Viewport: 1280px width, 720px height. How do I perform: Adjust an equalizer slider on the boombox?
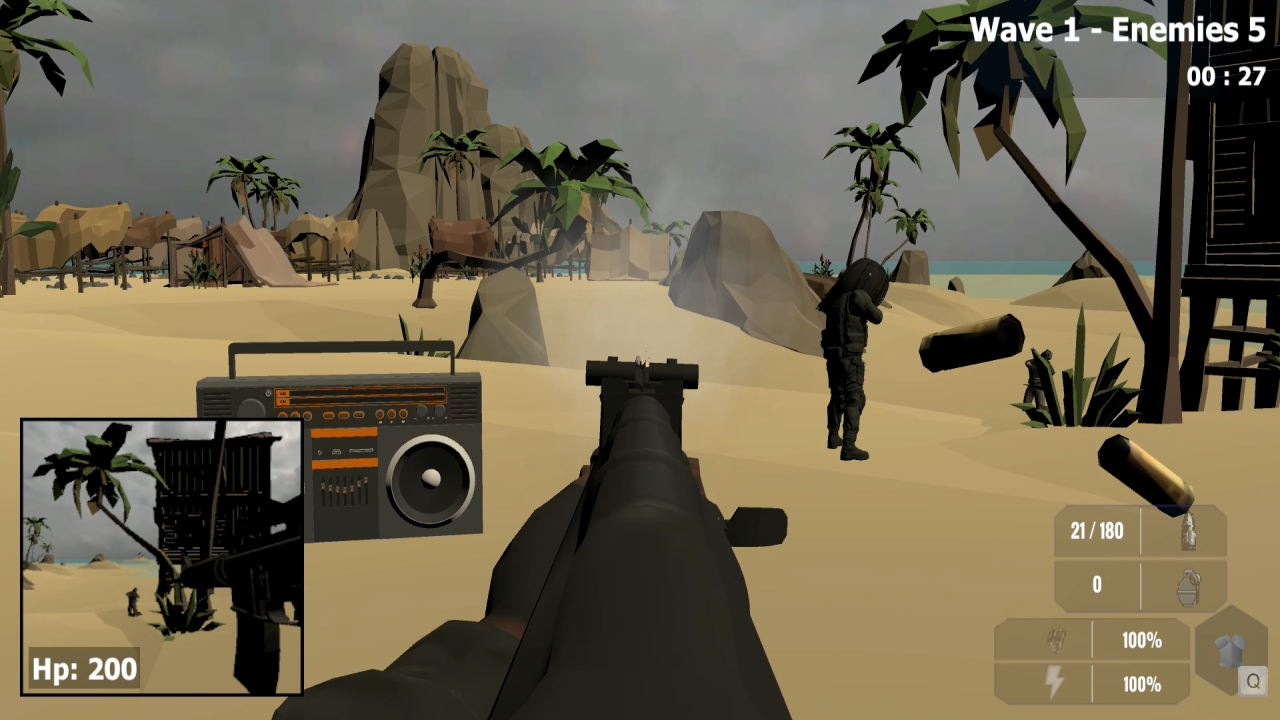click(x=343, y=488)
